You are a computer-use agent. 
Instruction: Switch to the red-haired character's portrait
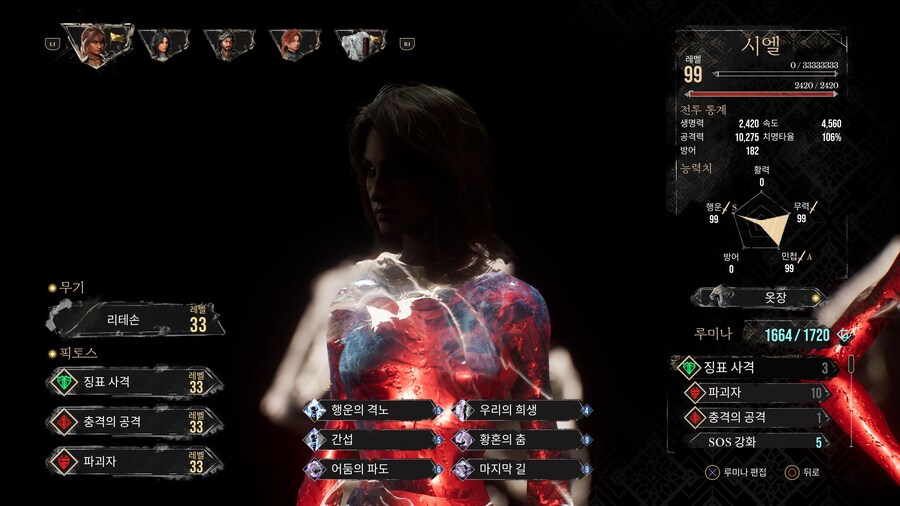point(292,43)
